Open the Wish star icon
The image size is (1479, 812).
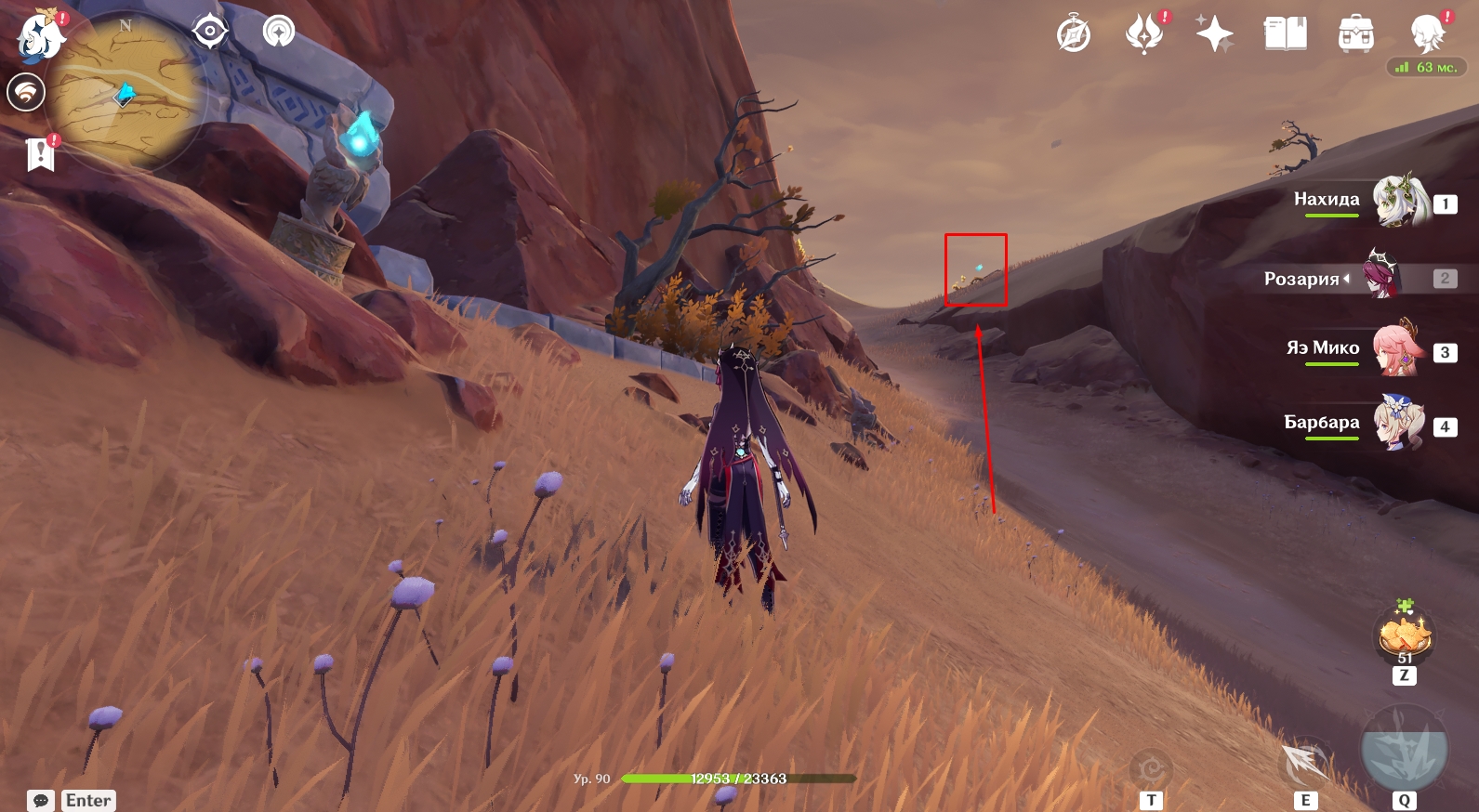(x=1214, y=35)
